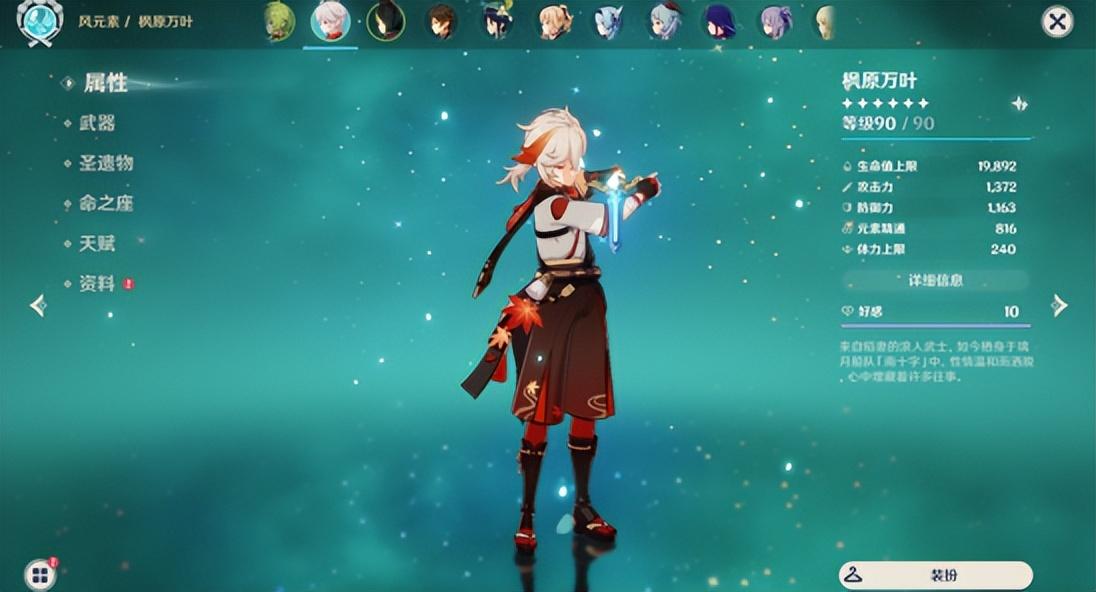This screenshot has height=592, width=1096.
Task: Close the character screen with the X
Action: pyautogui.click(x=1057, y=21)
